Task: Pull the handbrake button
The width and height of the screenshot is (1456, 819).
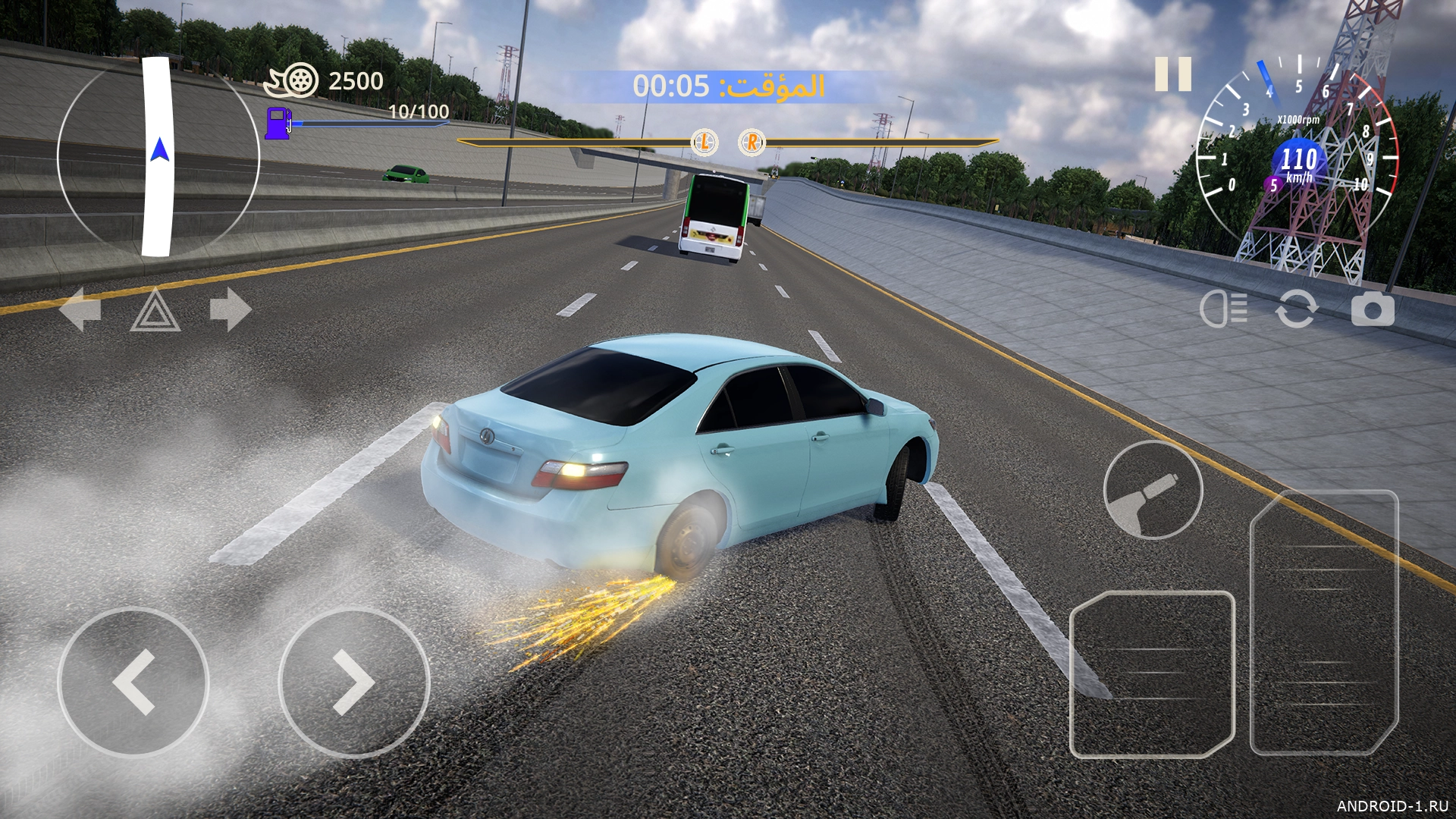Action: [1153, 490]
